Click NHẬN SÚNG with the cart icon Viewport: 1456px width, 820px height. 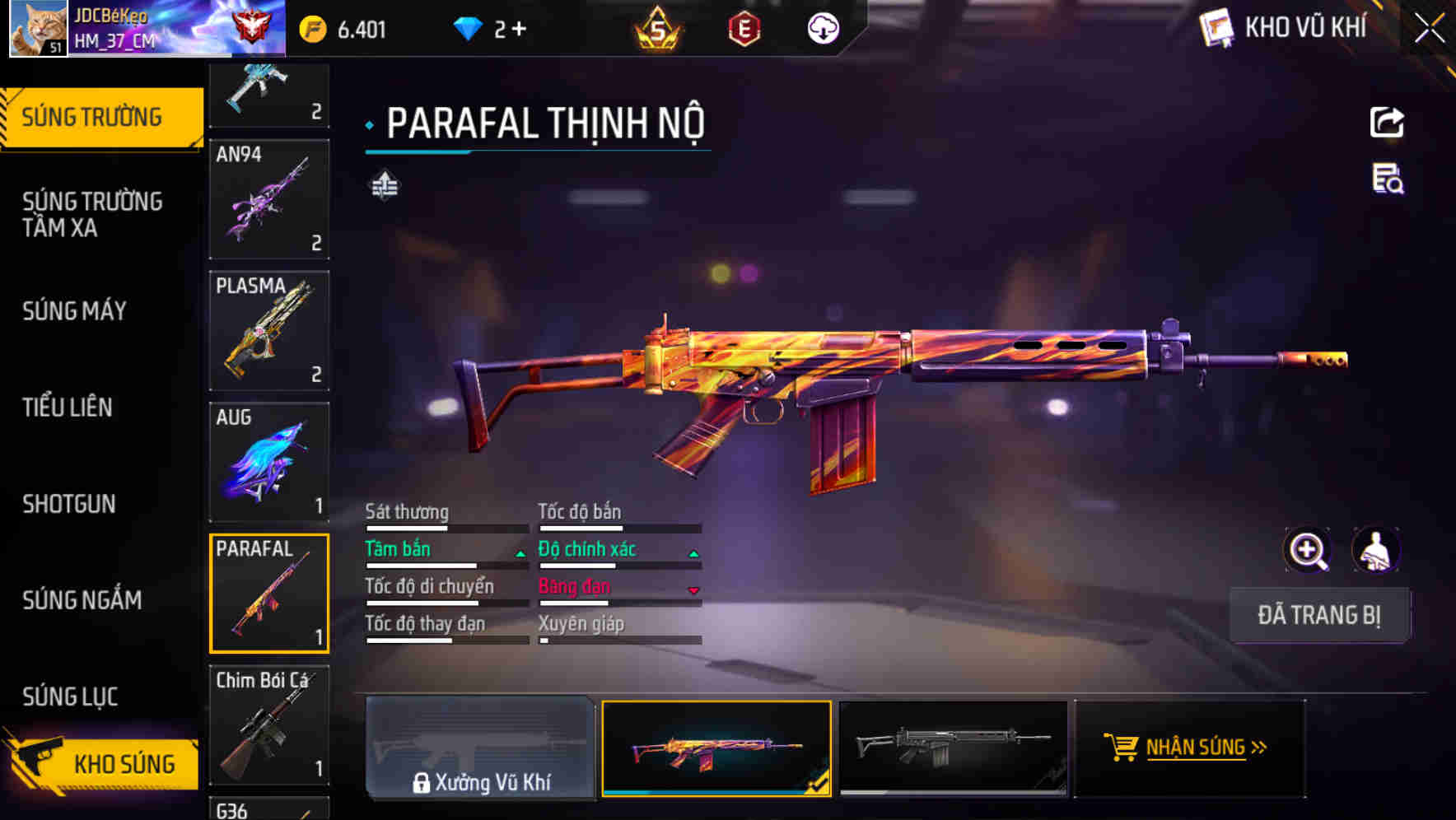click(x=1189, y=748)
